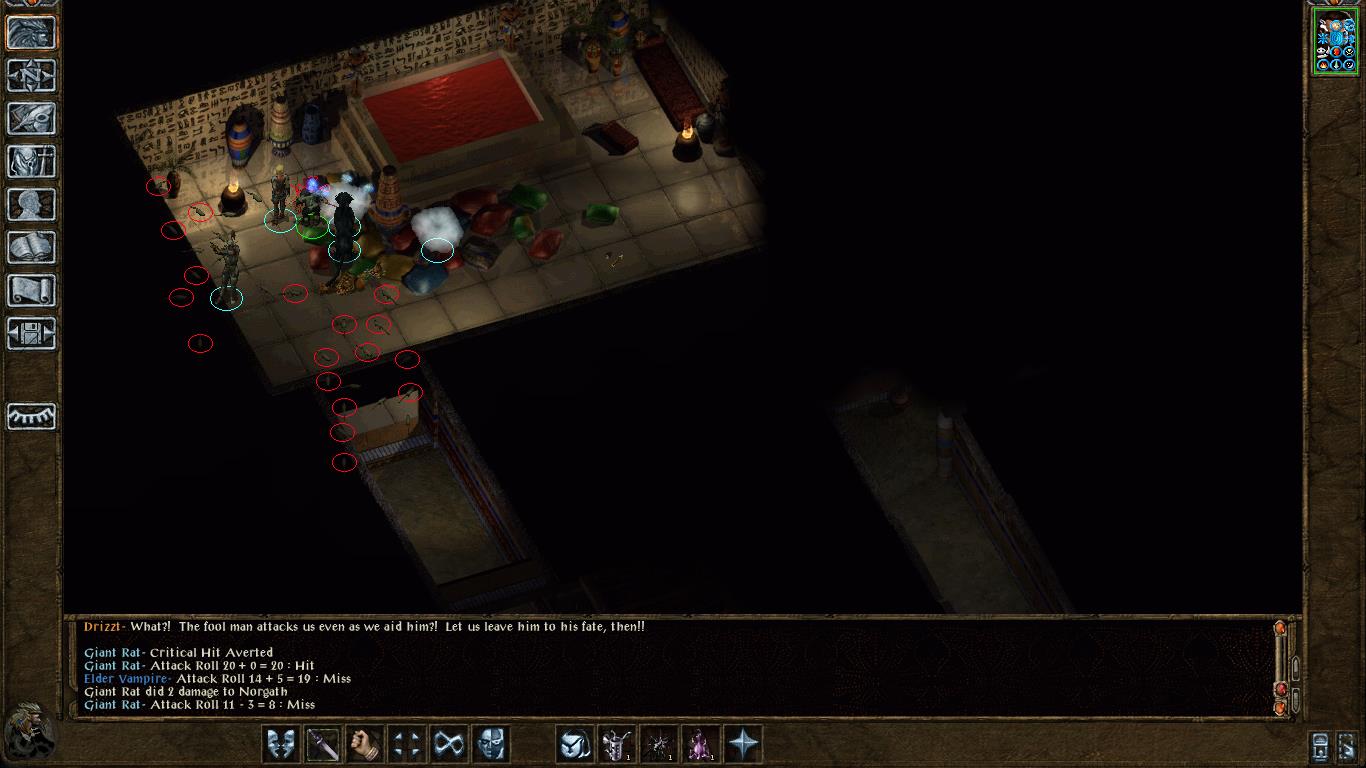Viewport: 1366px width, 768px height.
Task: Open special abilities with the four-pointed star
Action: pos(743,744)
